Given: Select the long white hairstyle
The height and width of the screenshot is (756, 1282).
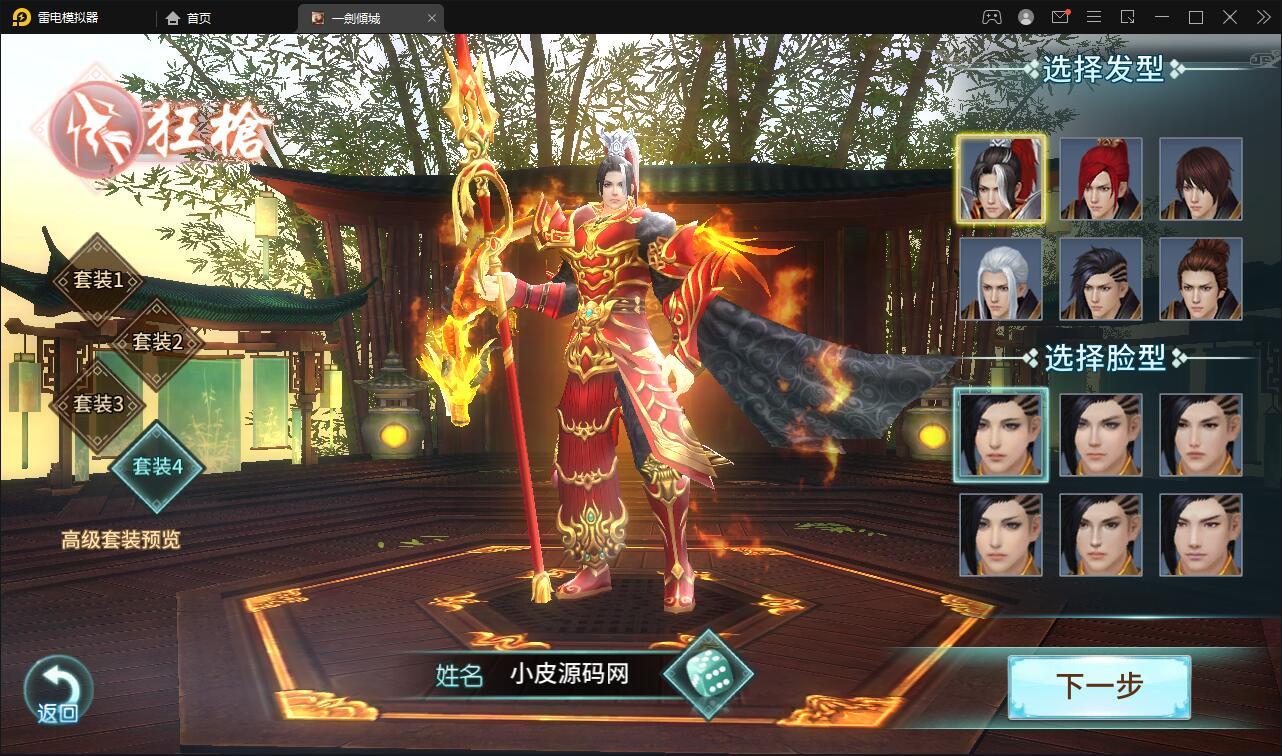Looking at the screenshot, I should click(1000, 280).
